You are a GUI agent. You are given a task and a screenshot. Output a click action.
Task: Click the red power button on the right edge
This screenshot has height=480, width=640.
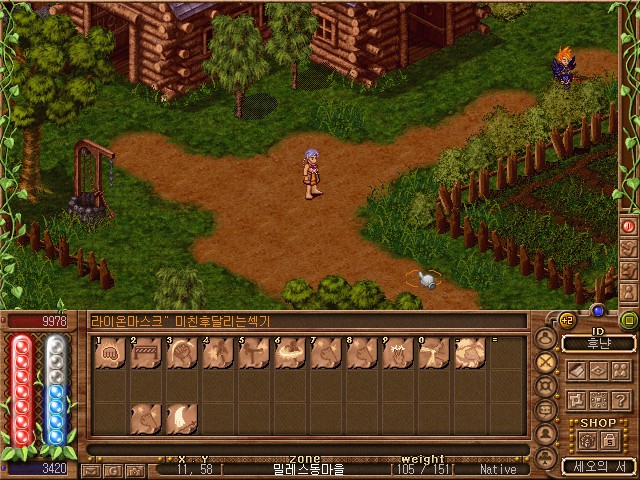point(629,226)
